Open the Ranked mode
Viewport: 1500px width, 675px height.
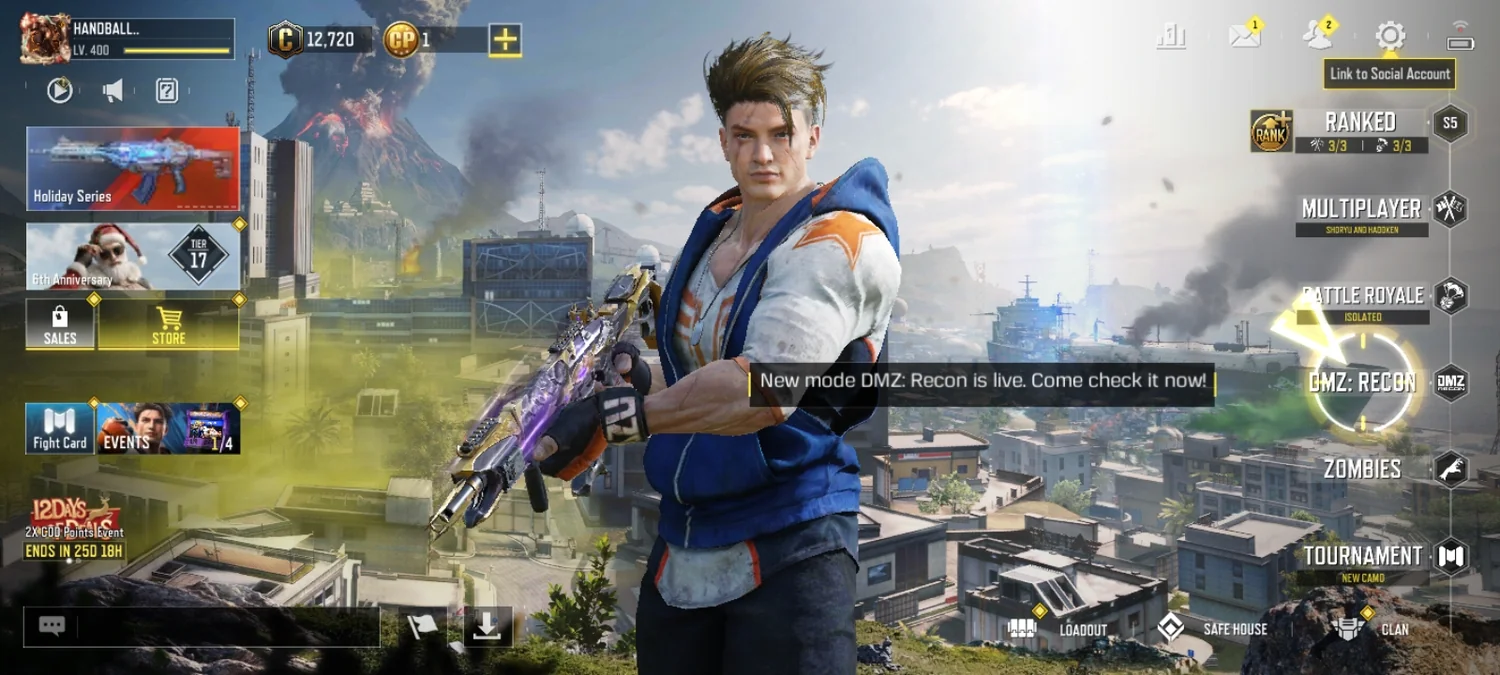click(1360, 123)
